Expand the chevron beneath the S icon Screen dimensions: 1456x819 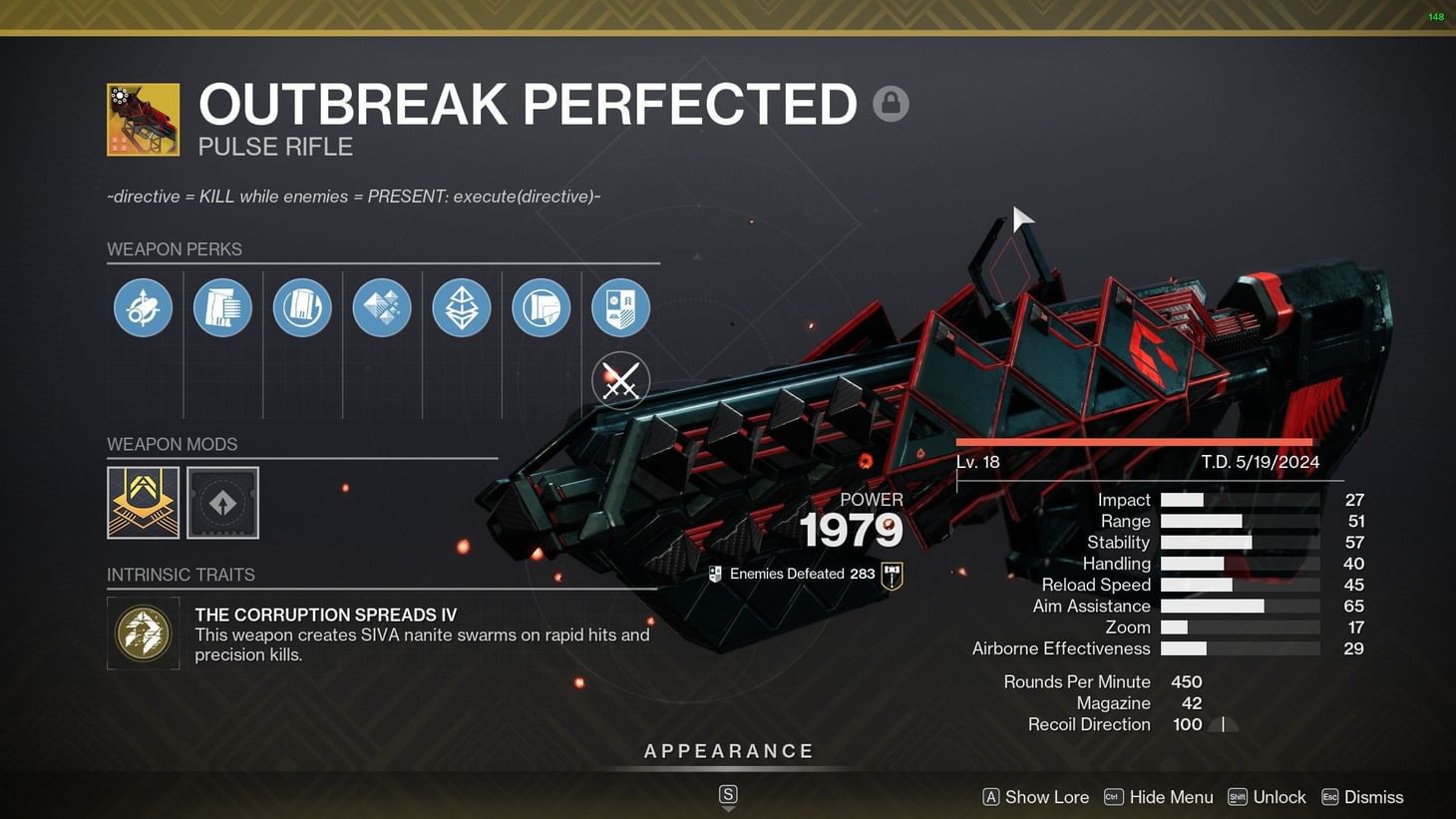coord(728,810)
